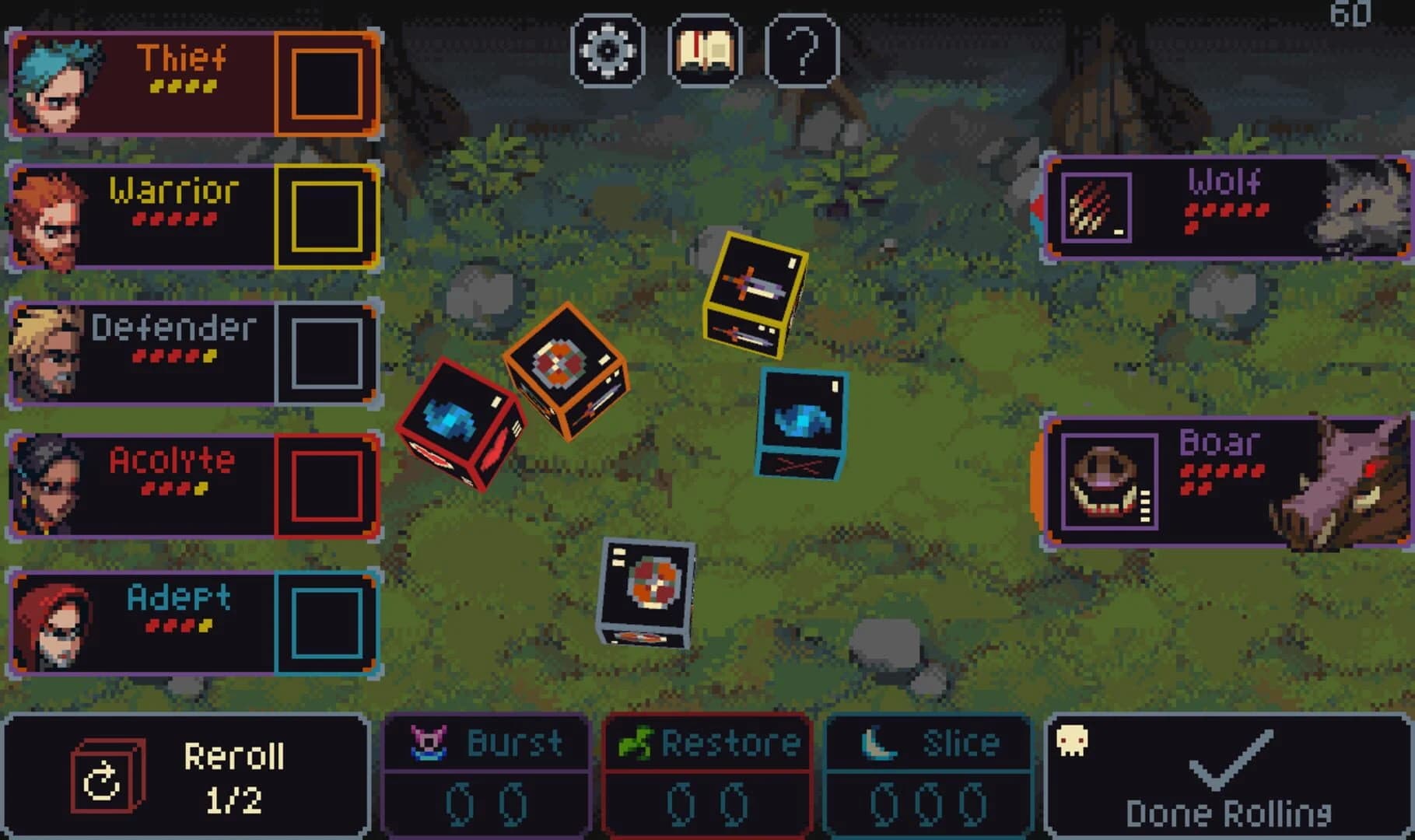Open the spellbook journal
Screen dimensions: 1415x840
pyautogui.click(x=705, y=51)
